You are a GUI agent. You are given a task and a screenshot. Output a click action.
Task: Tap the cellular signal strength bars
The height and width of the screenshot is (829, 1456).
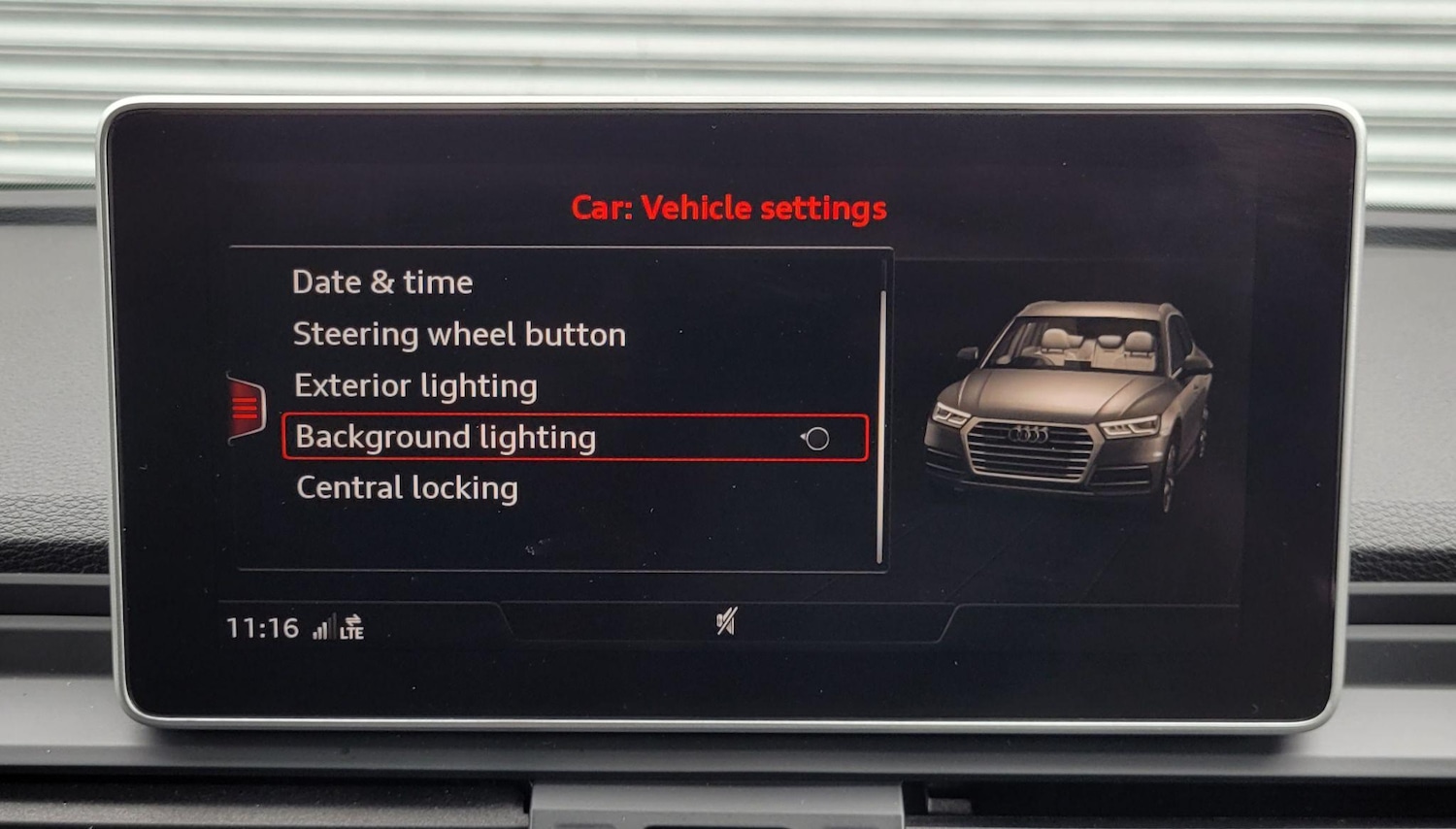(x=323, y=629)
